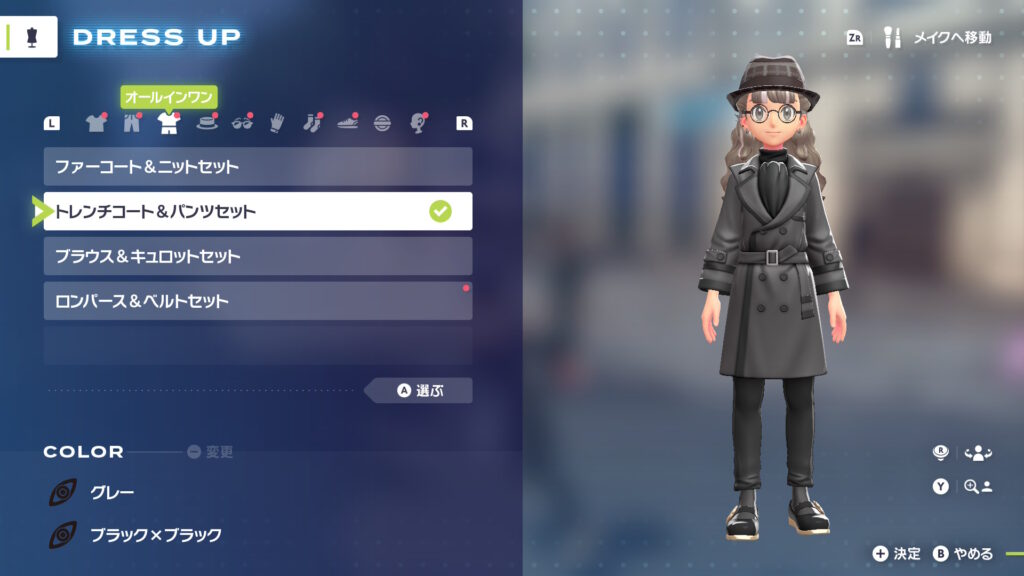This screenshot has height=576, width=1024.
Task: Open the shoes category tab
Action: (x=347, y=123)
